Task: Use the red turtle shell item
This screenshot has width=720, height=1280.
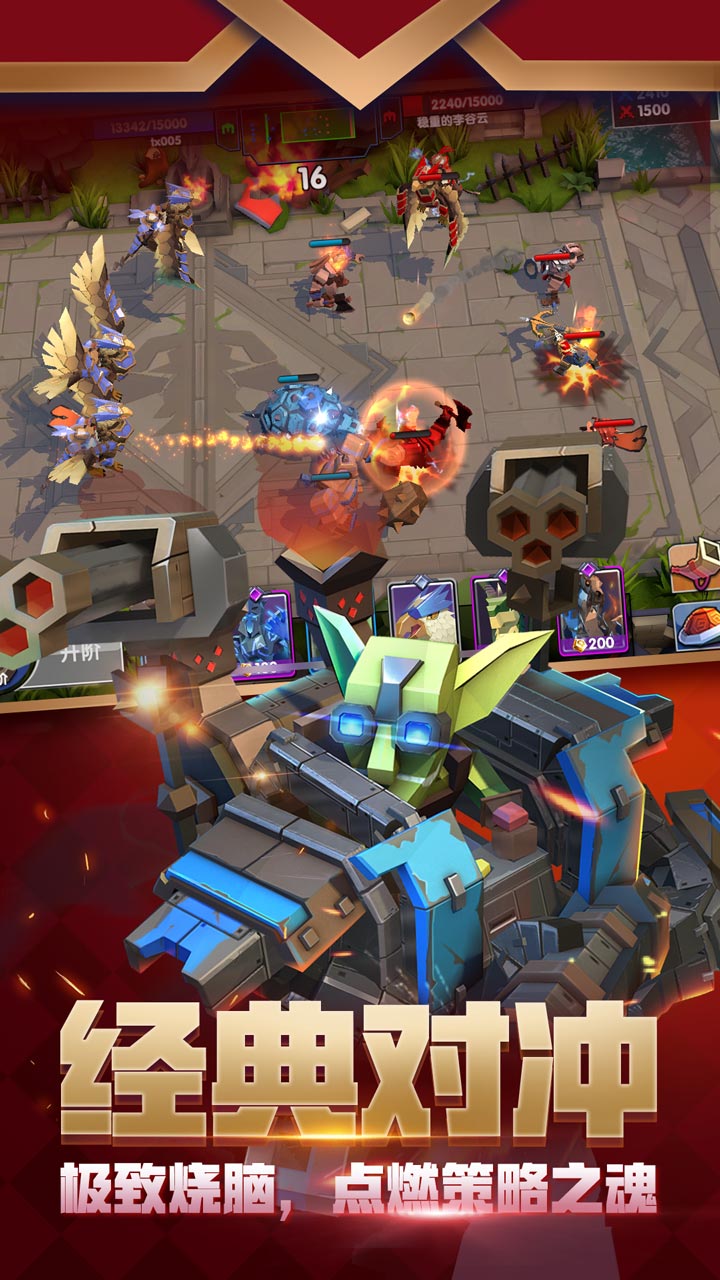Action: pyautogui.click(x=697, y=625)
